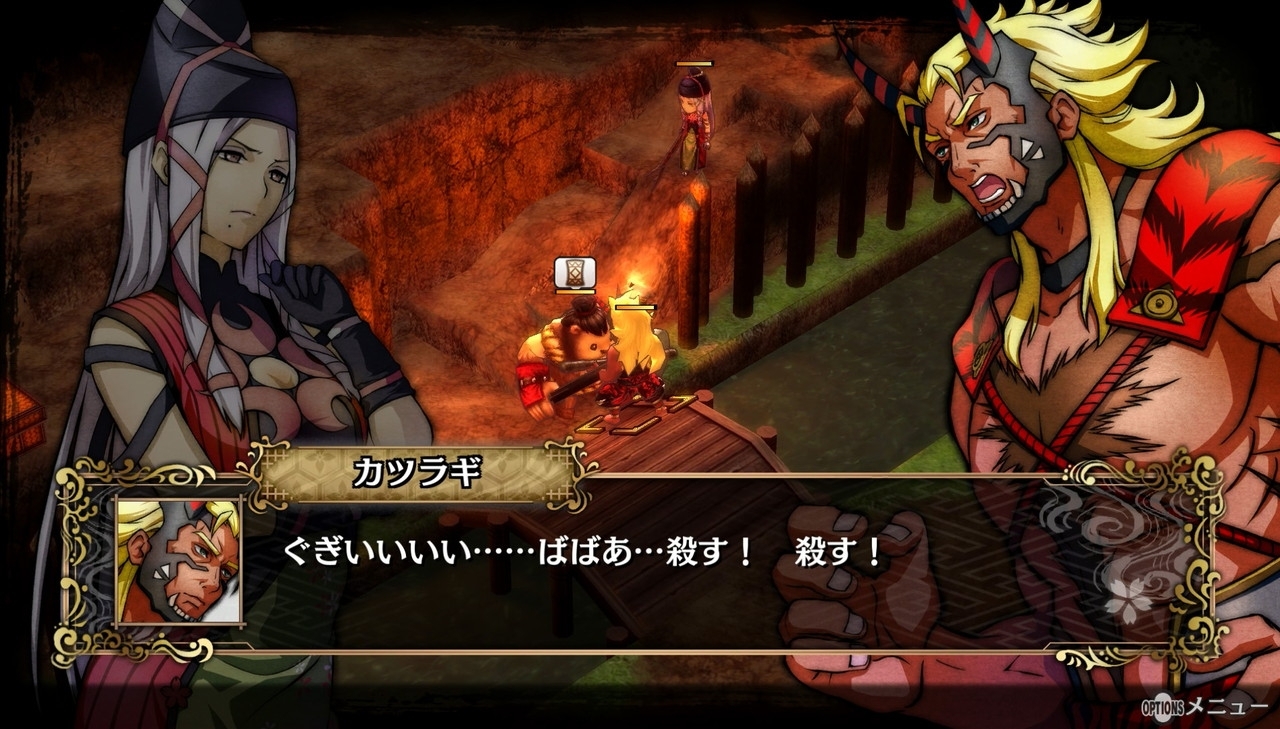This screenshot has width=1280, height=729.
Task: Click the health gauge above the blonde fighter
Action: tap(635, 308)
